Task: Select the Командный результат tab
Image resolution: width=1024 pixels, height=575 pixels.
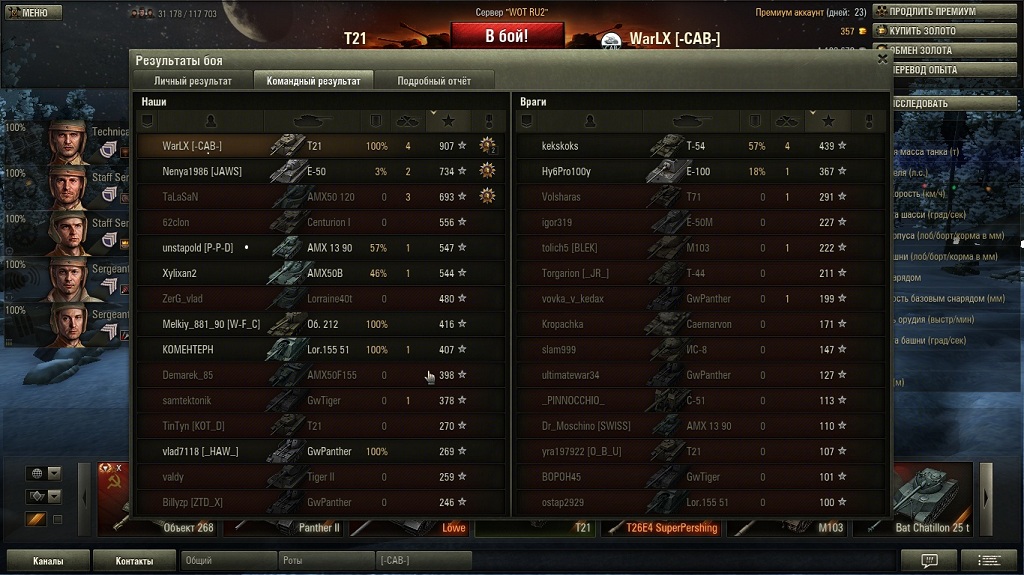Action: 313,81
